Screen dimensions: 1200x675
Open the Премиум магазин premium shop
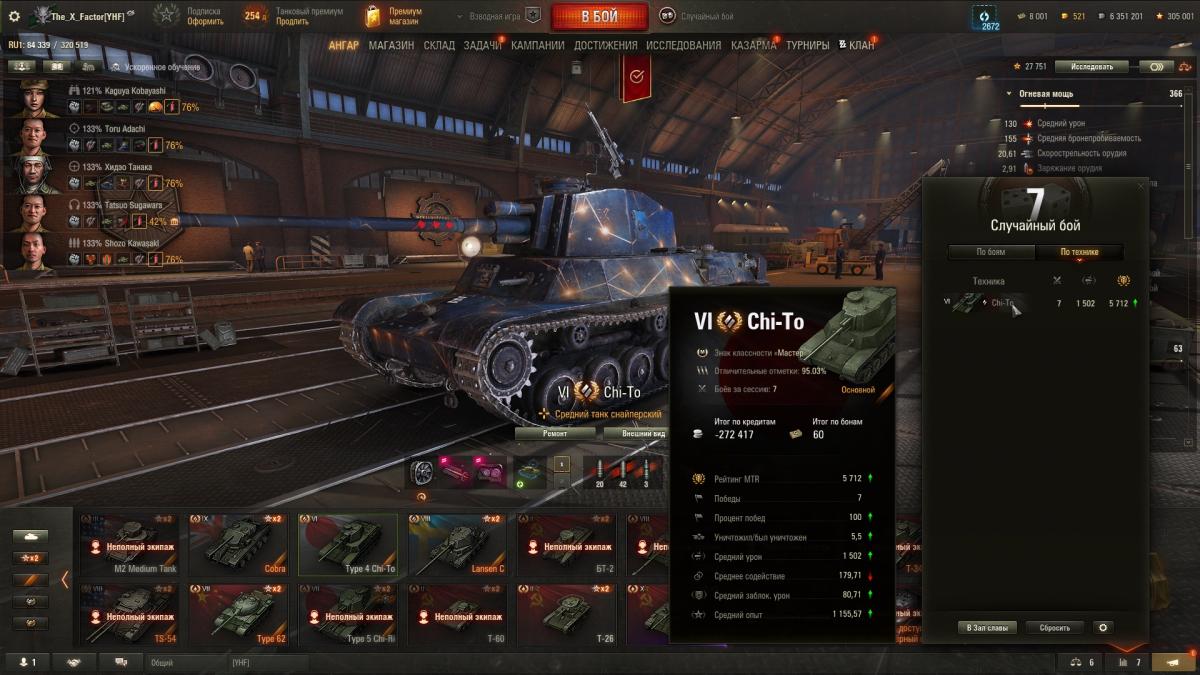395,16
